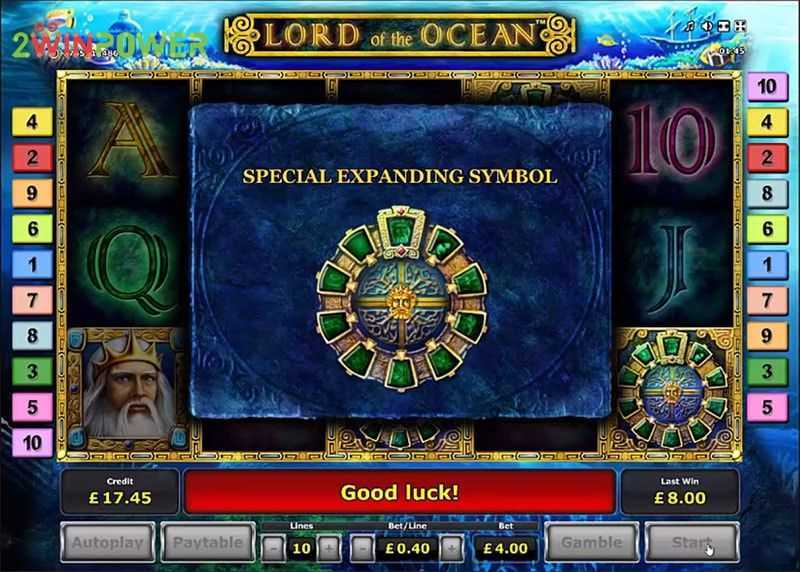Click the four-arrow fullscreen icon

point(739,25)
